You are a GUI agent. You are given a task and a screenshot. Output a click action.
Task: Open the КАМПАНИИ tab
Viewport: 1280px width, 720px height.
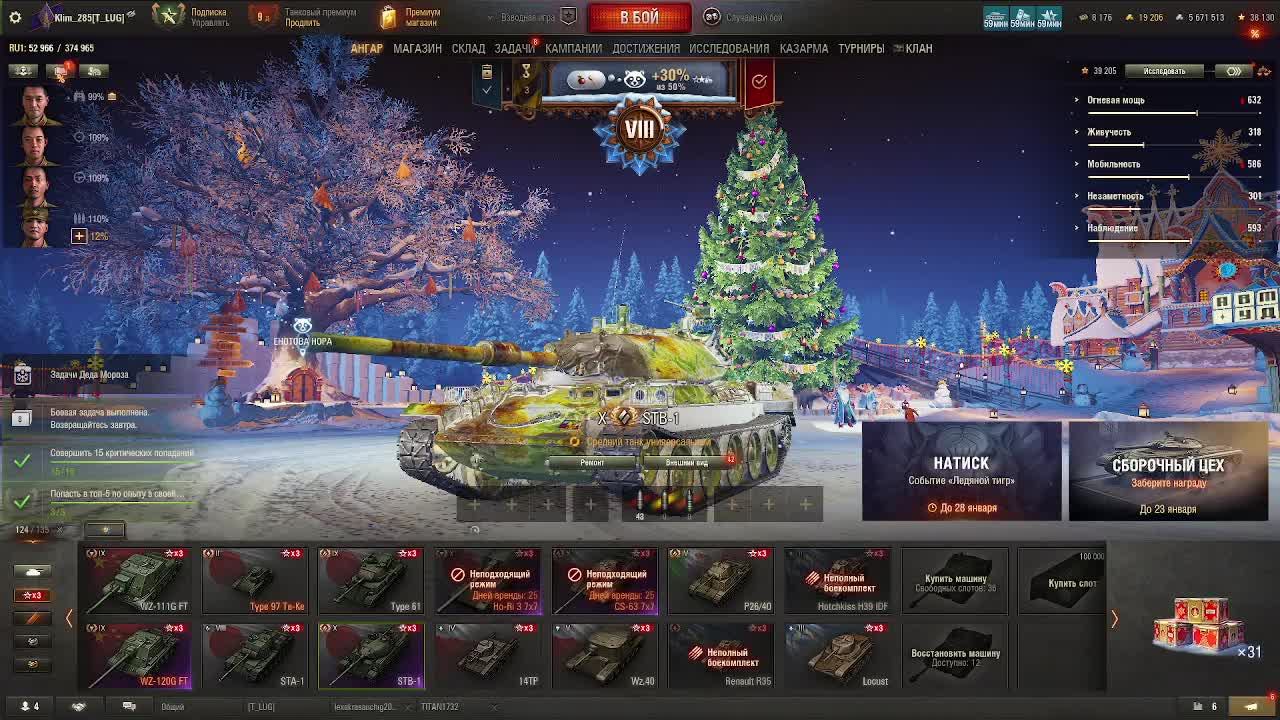tap(573, 48)
